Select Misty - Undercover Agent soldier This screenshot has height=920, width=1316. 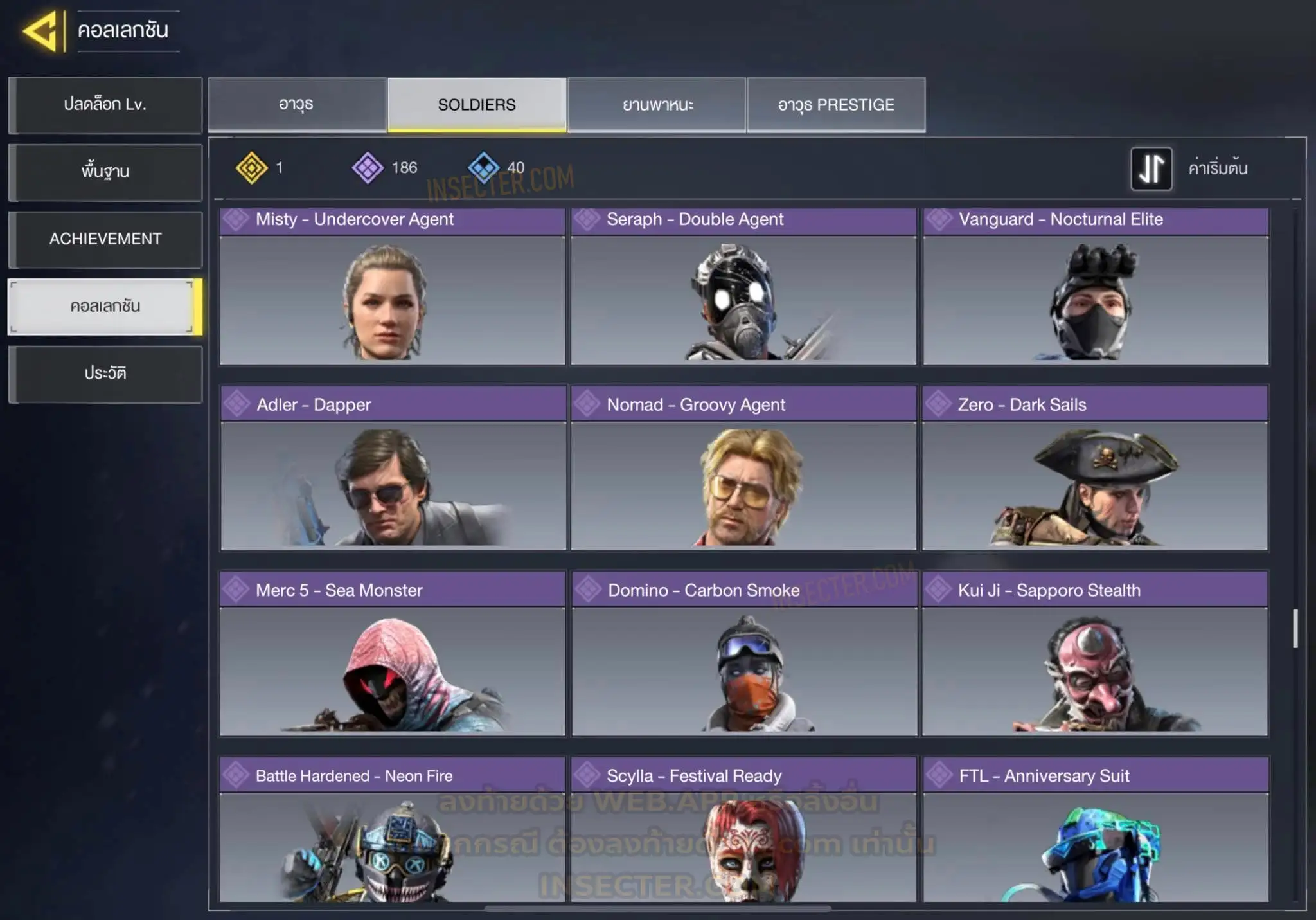[392, 287]
